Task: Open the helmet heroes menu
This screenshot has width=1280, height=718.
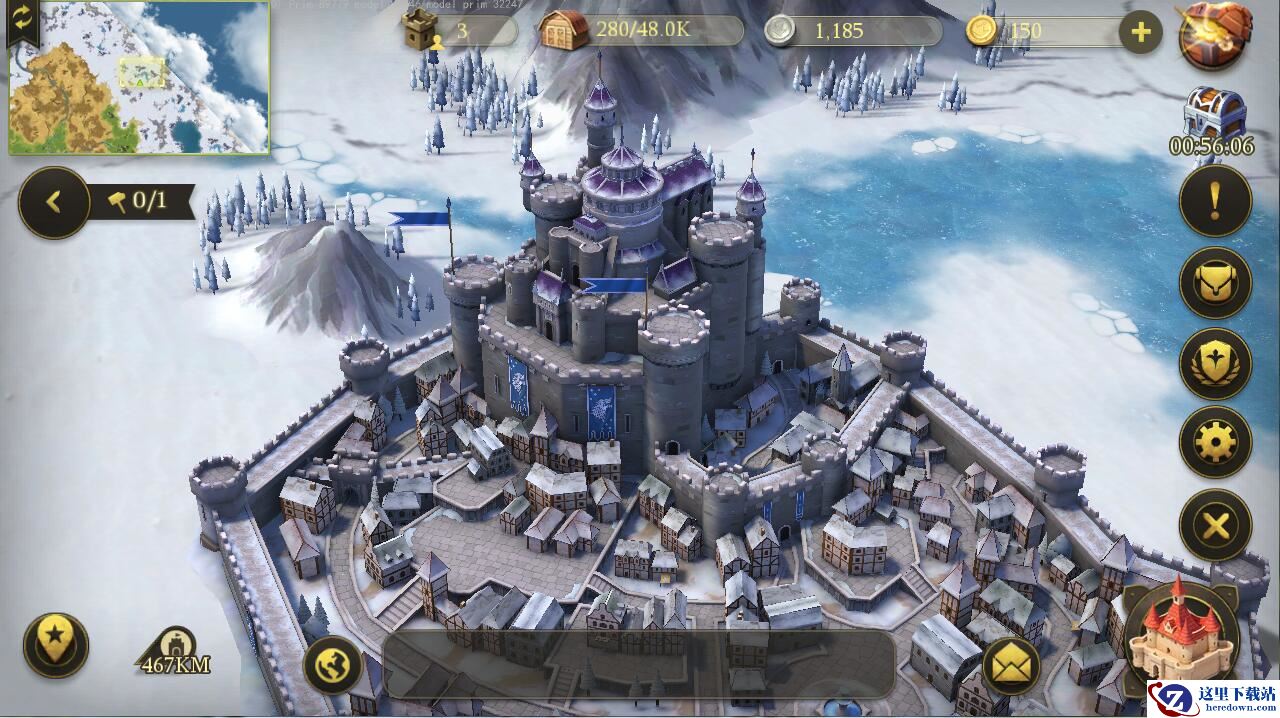Action: coord(1215,283)
